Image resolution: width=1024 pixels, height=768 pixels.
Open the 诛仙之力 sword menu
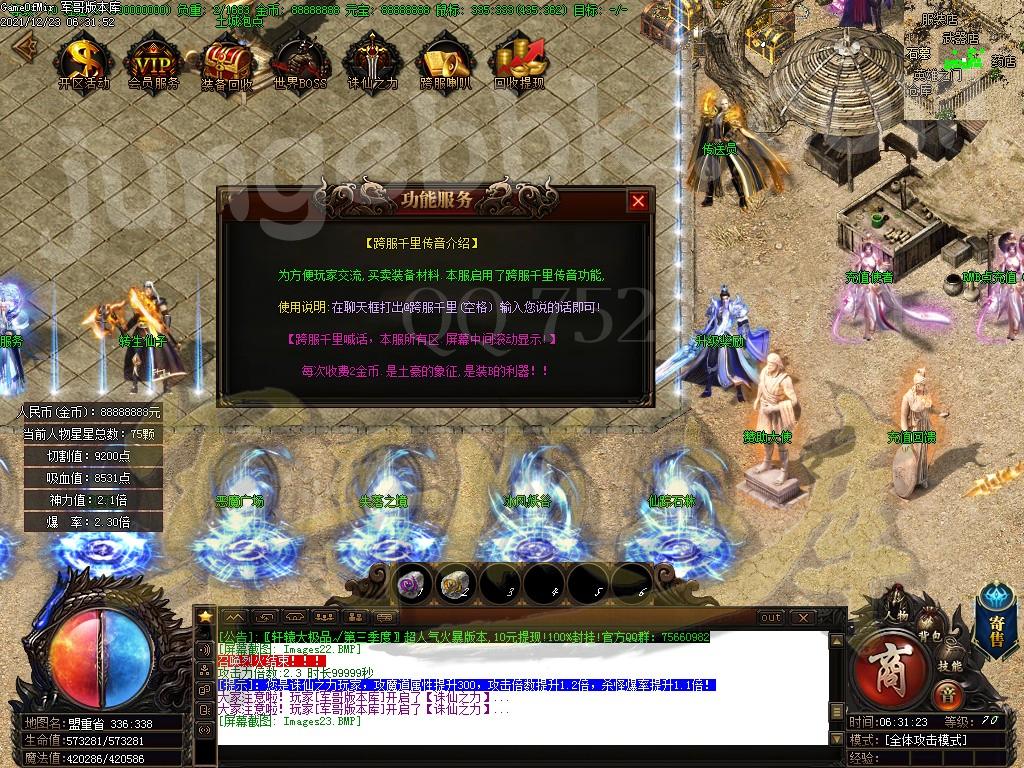click(372, 62)
